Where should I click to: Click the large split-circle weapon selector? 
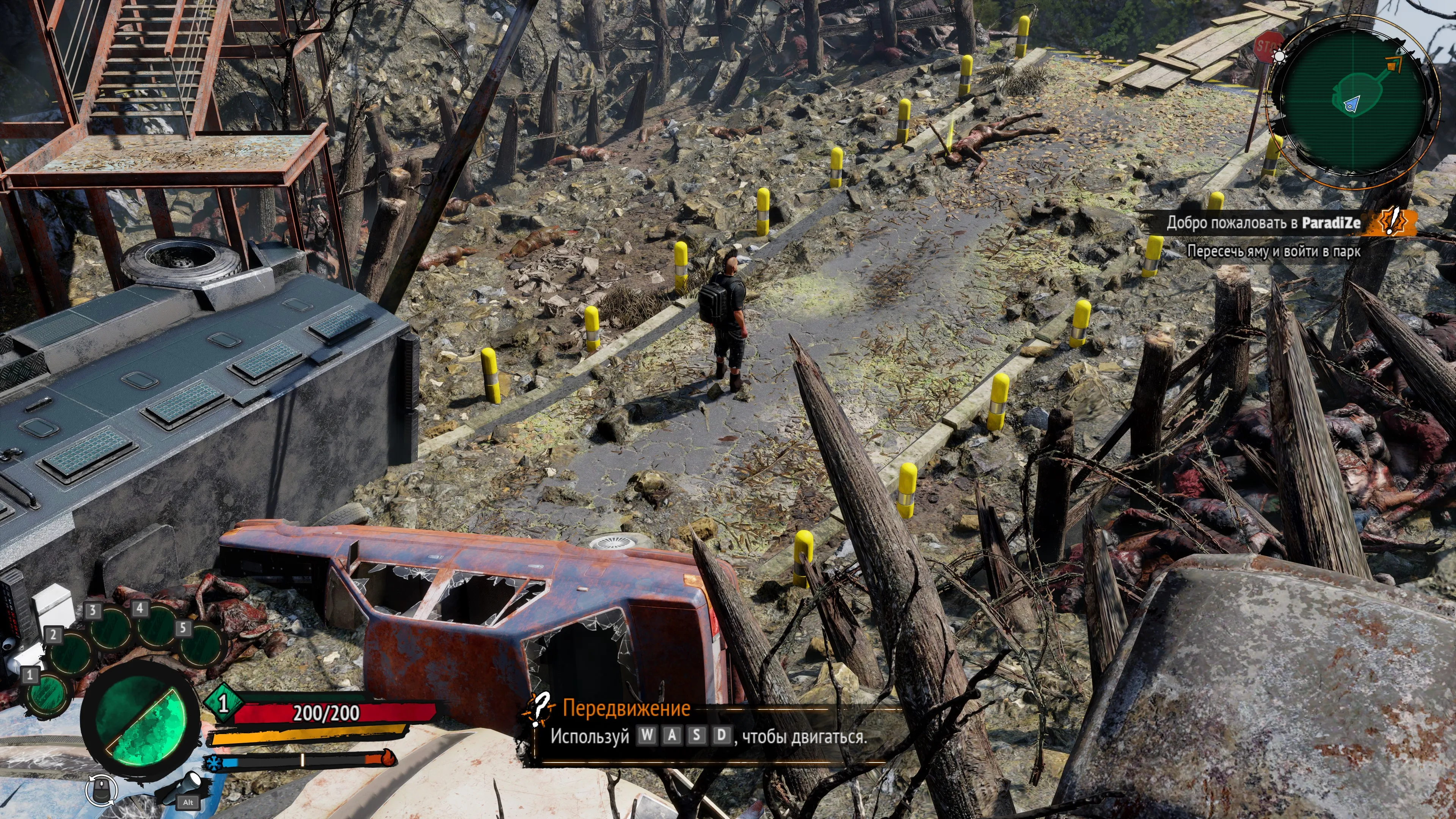tap(141, 722)
